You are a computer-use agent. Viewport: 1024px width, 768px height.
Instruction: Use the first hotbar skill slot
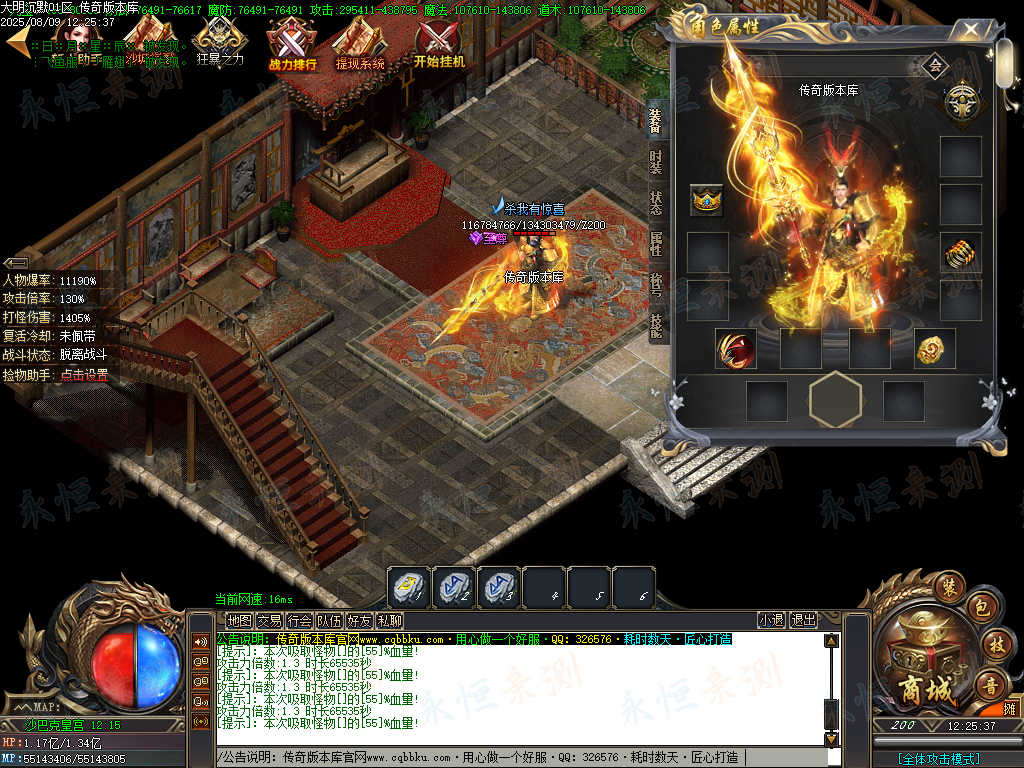pos(409,587)
